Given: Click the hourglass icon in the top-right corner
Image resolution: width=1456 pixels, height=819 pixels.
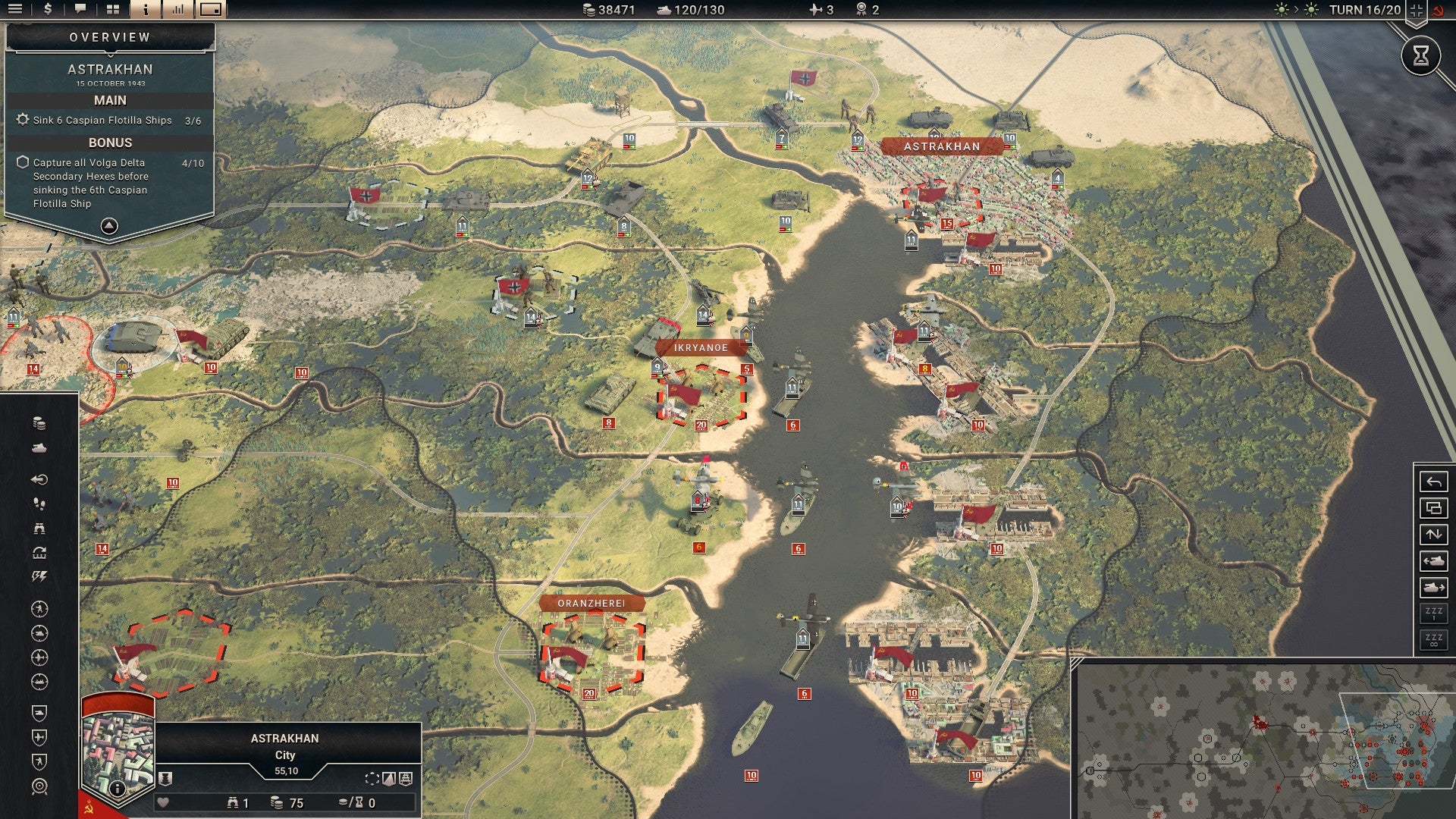Looking at the screenshot, I should (x=1420, y=55).
